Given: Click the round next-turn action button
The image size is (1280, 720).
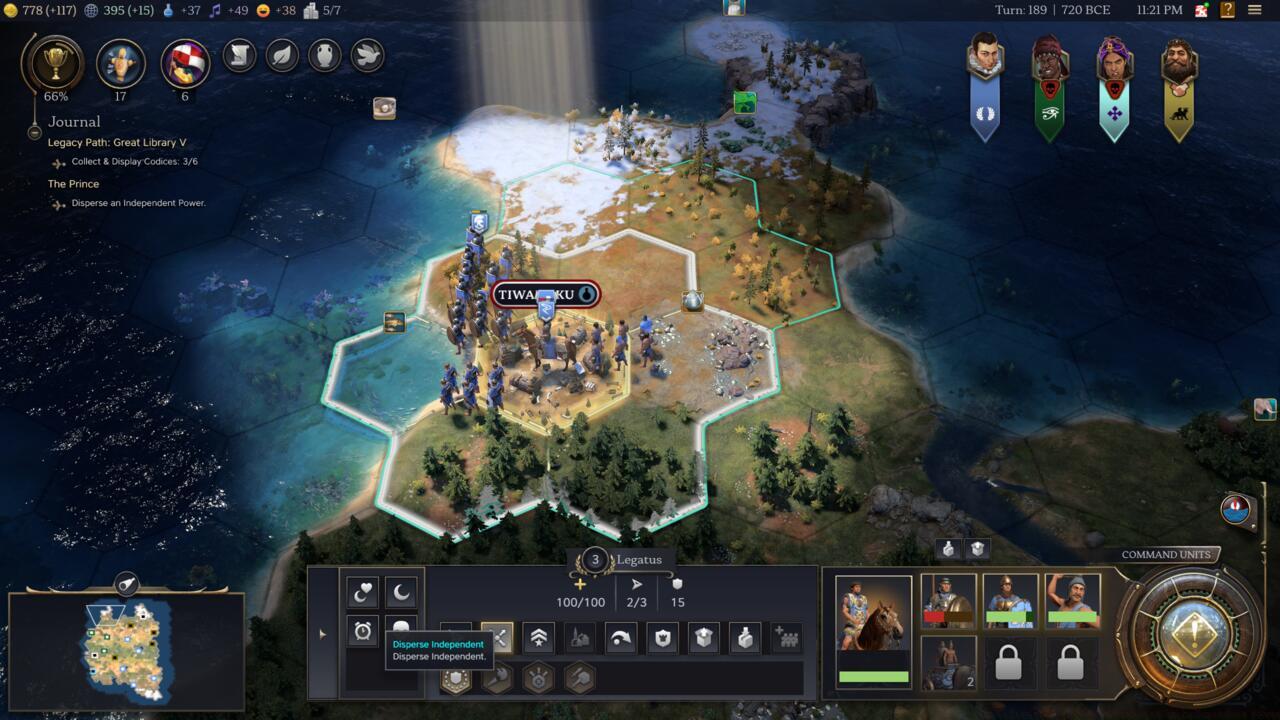Looking at the screenshot, I should click(x=1191, y=634).
